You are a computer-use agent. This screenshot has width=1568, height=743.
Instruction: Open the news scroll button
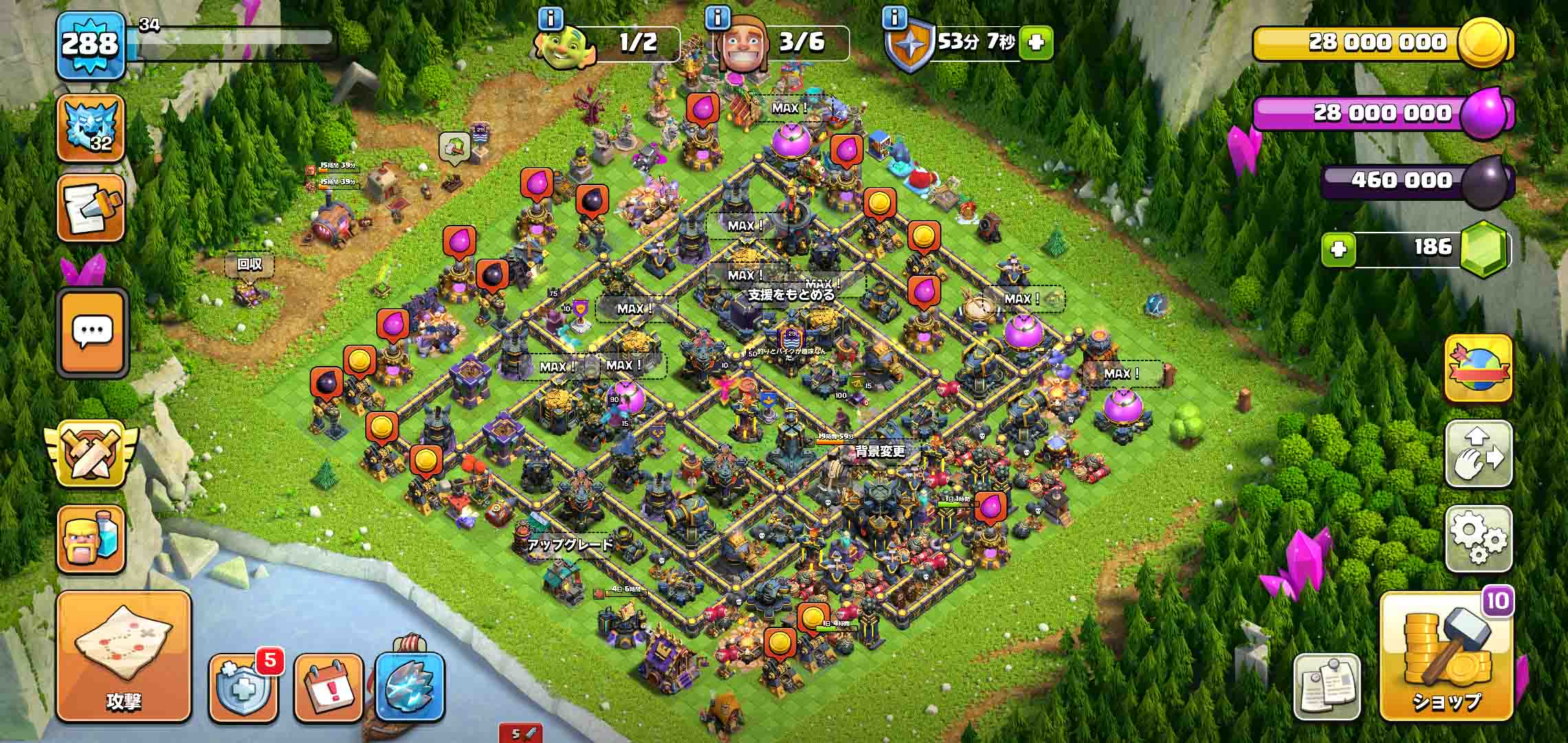tap(91, 208)
